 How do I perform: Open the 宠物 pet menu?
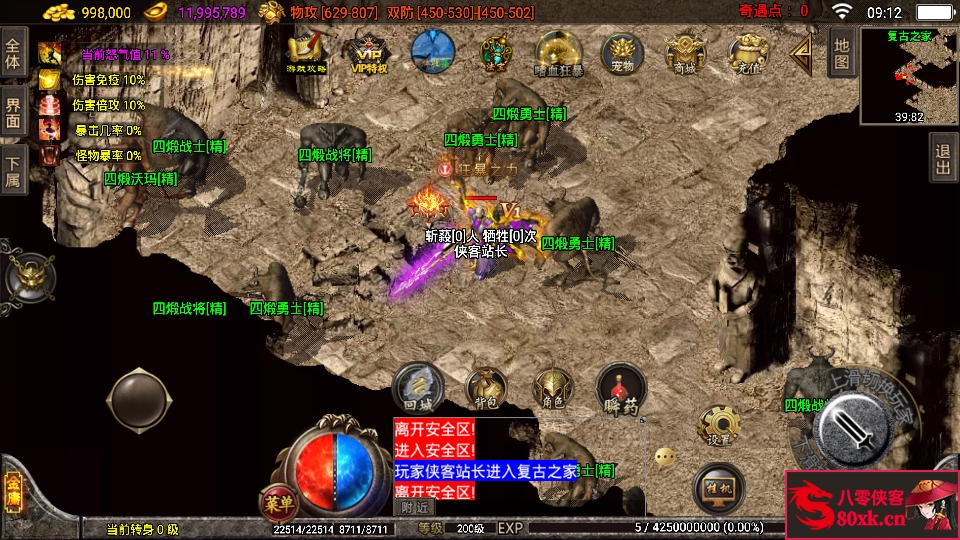coord(622,53)
